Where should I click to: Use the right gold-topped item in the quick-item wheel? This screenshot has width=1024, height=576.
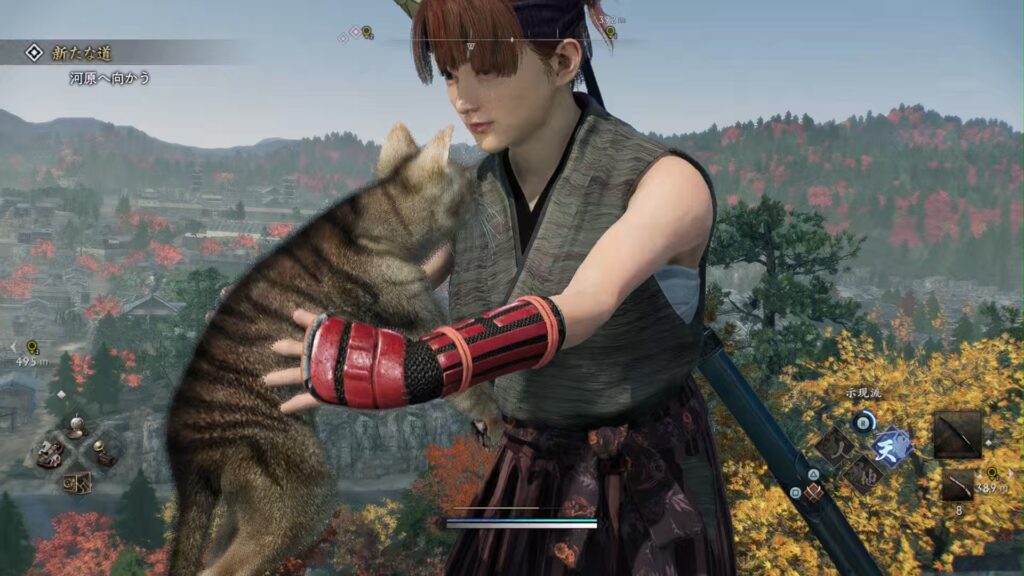[x=104, y=452]
